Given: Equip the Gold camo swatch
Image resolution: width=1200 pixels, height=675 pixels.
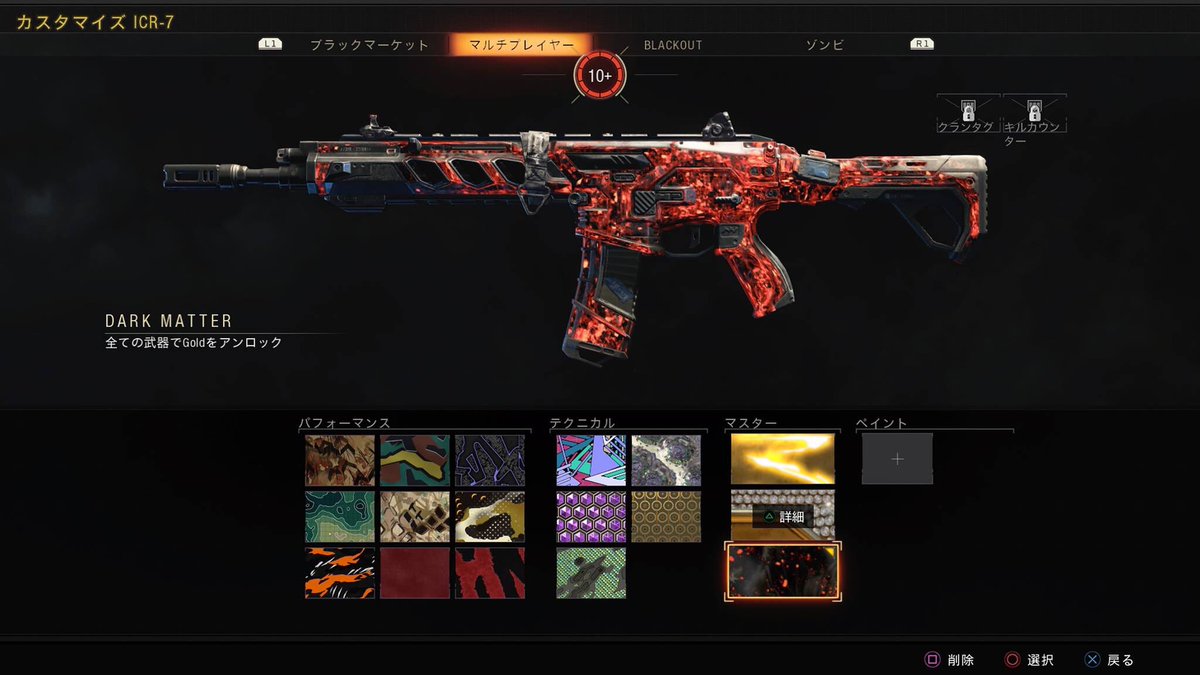Looking at the screenshot, I should pyautogui.click(x=783, y=459).
